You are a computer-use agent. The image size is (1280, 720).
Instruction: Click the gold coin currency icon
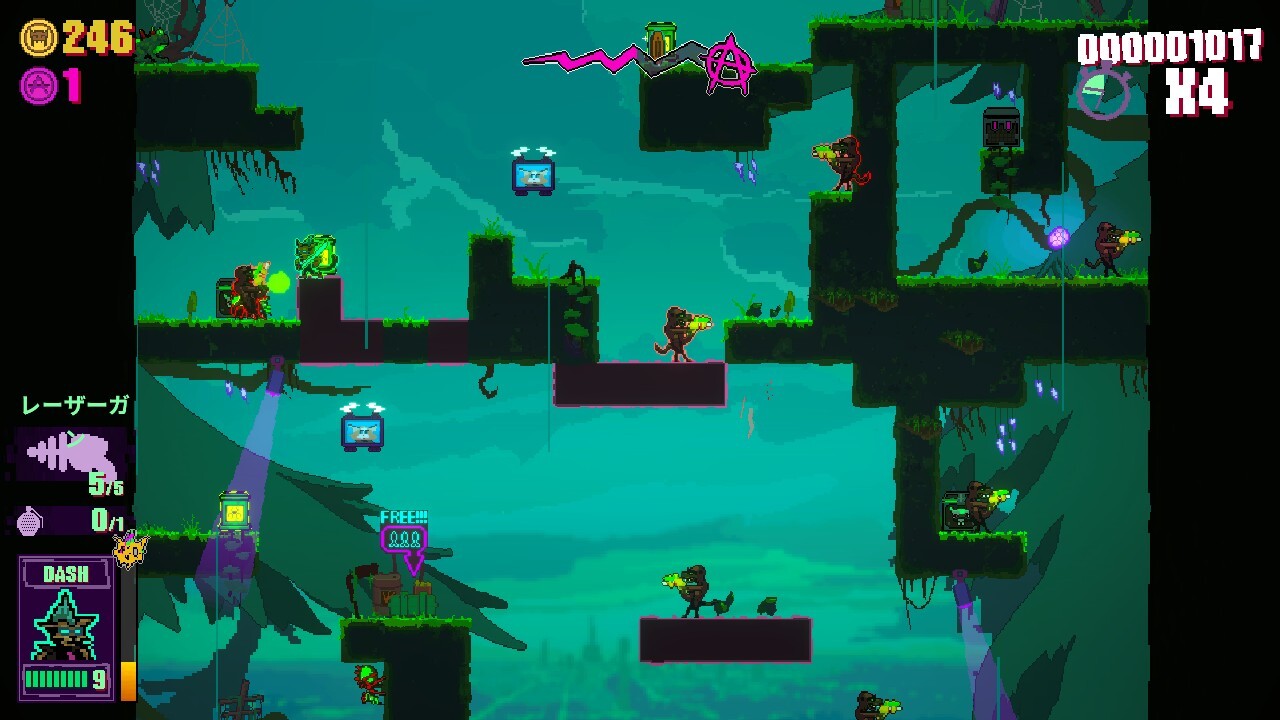click(x=38, y=38)
